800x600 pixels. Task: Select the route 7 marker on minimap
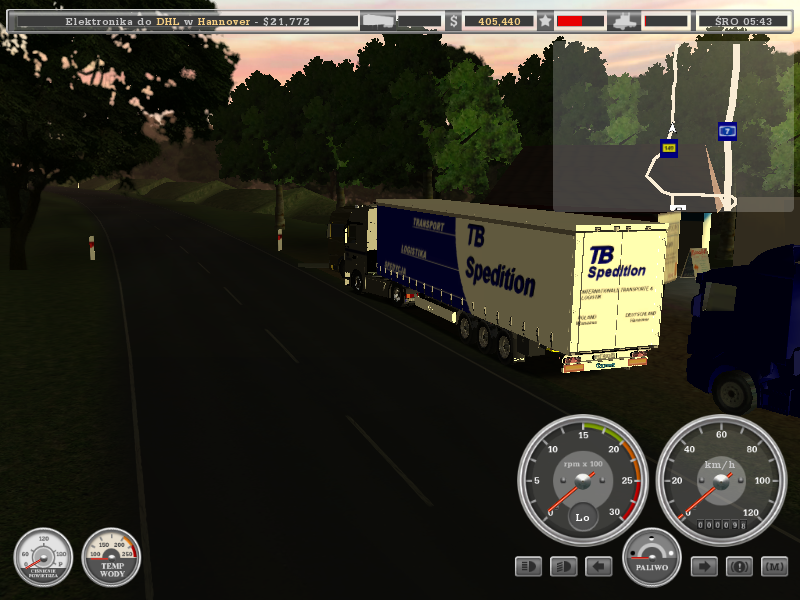(x=727, y=130)
